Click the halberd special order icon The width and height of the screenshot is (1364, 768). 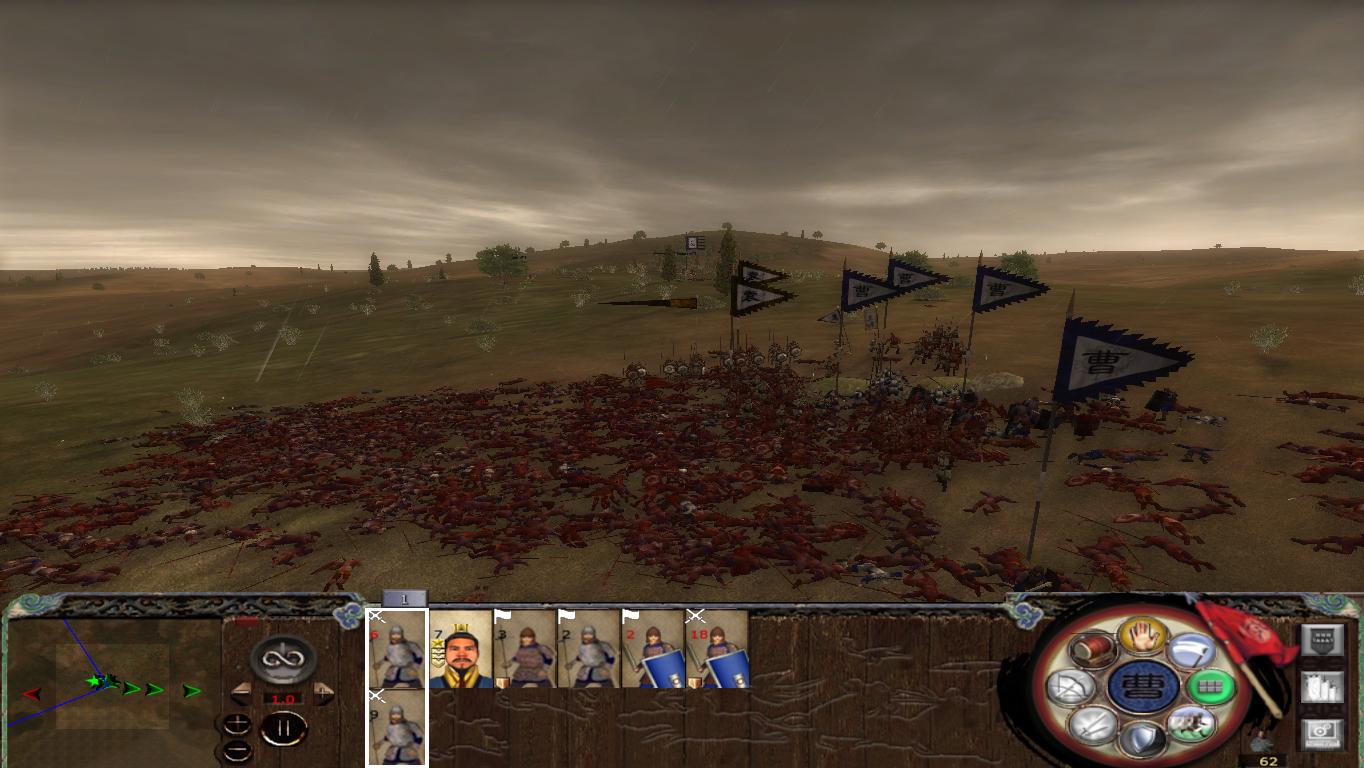point(1190,648)
